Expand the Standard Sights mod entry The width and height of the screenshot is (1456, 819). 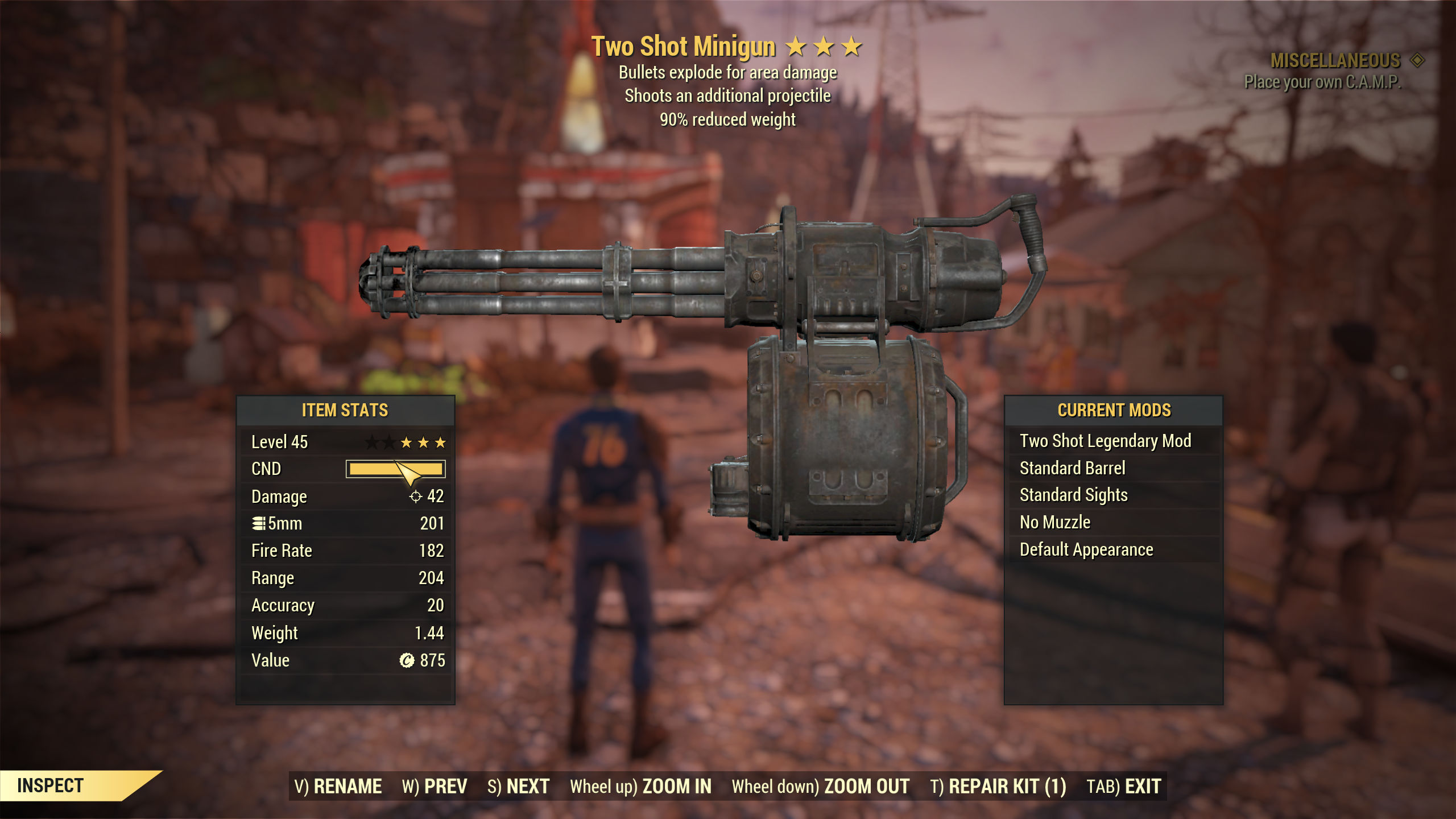click(x=1074, y=495)
